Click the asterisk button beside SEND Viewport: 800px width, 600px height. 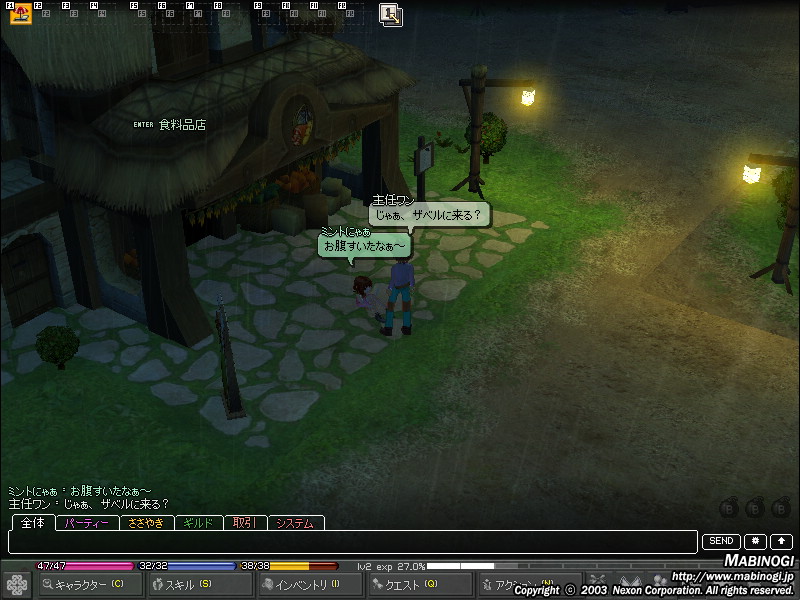(x=756, y=541)
